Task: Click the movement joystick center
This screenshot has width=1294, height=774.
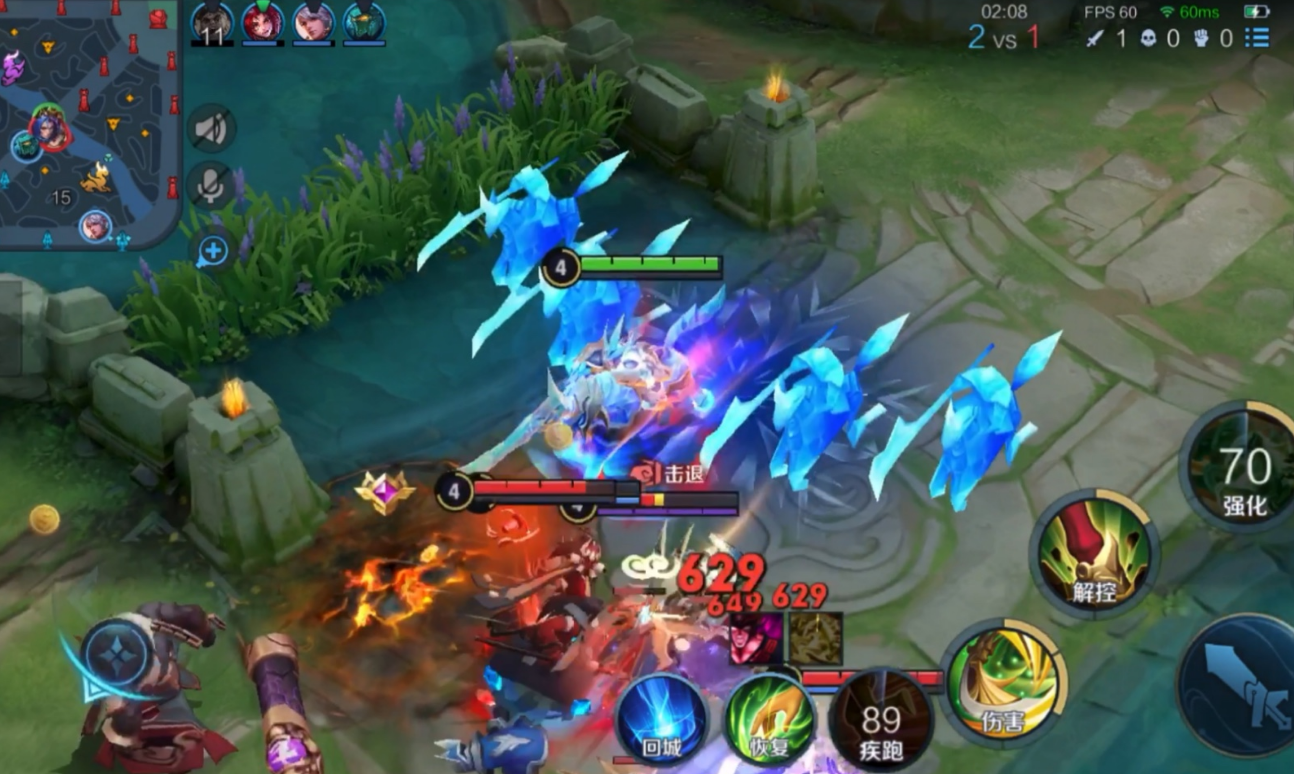Action: (x=116, y=656)
